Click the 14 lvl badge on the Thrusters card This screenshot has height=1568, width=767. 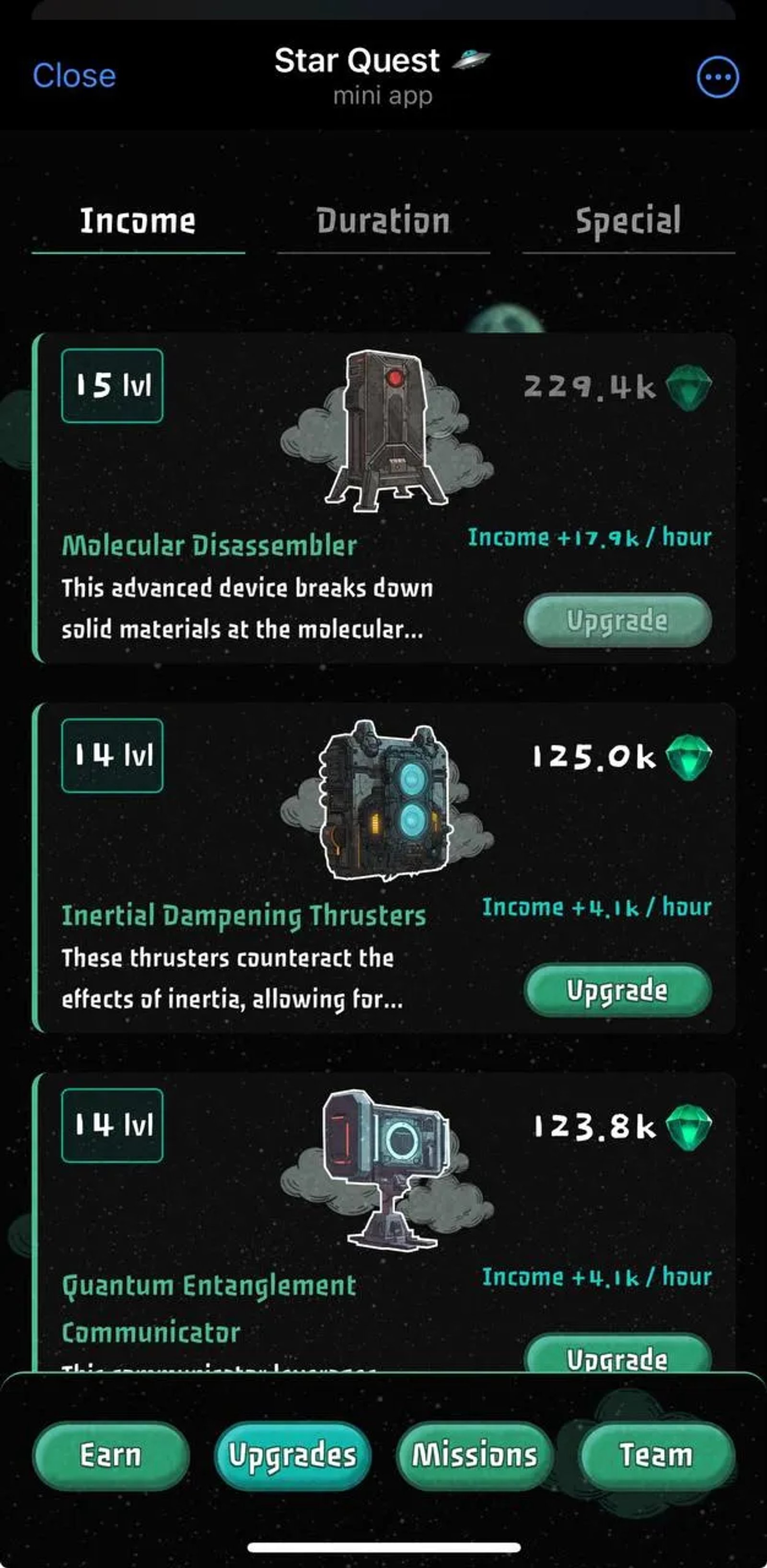(x=111, y=757)
